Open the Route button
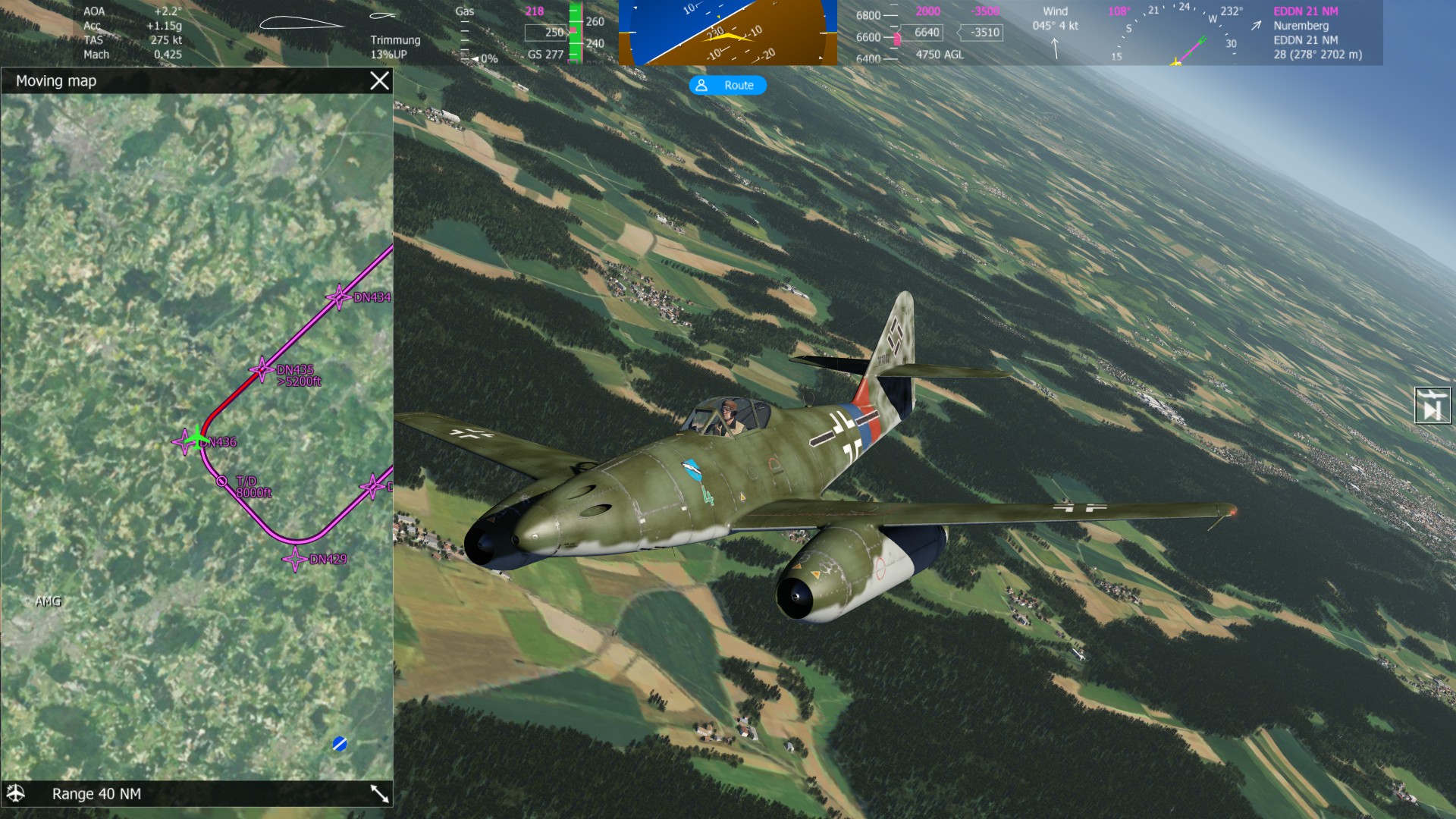The image size is (1456, 819). 727,86
